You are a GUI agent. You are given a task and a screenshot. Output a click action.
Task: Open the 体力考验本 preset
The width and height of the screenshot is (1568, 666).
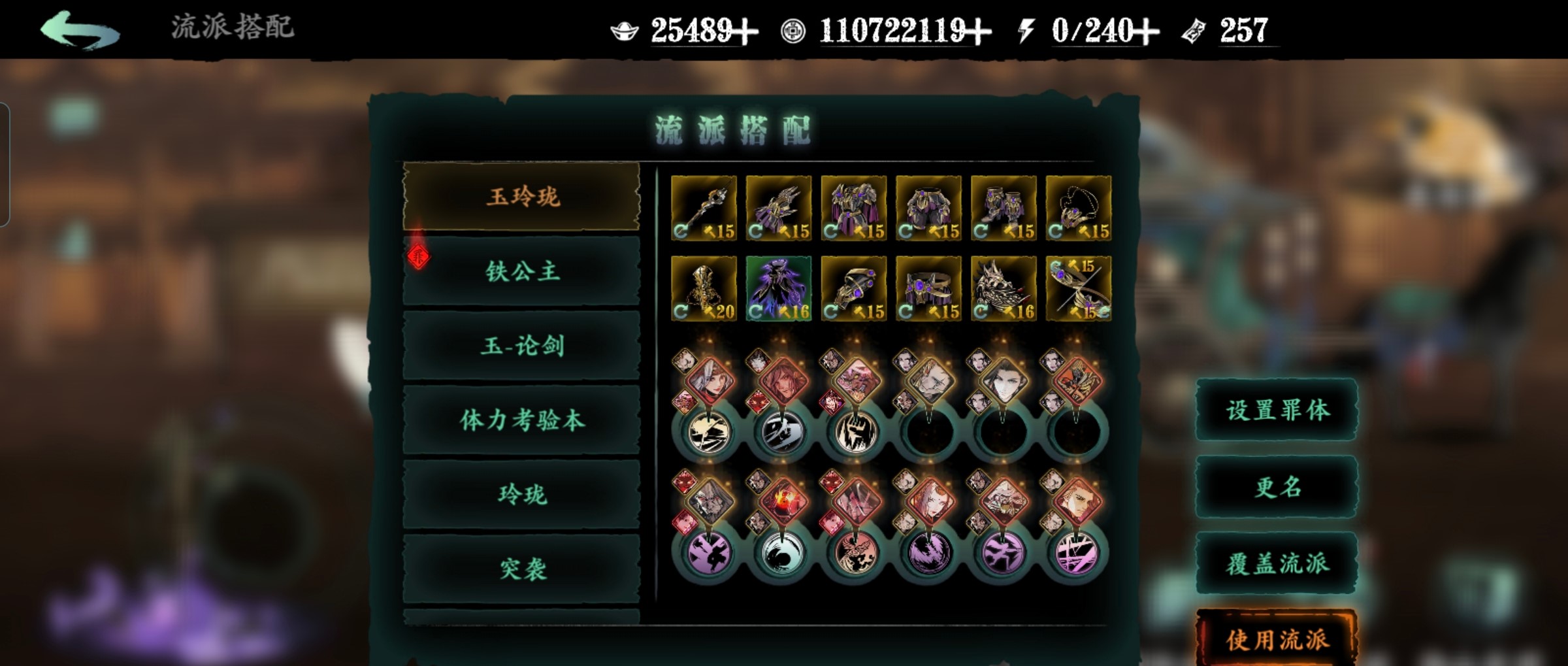(x=522, y=420)
